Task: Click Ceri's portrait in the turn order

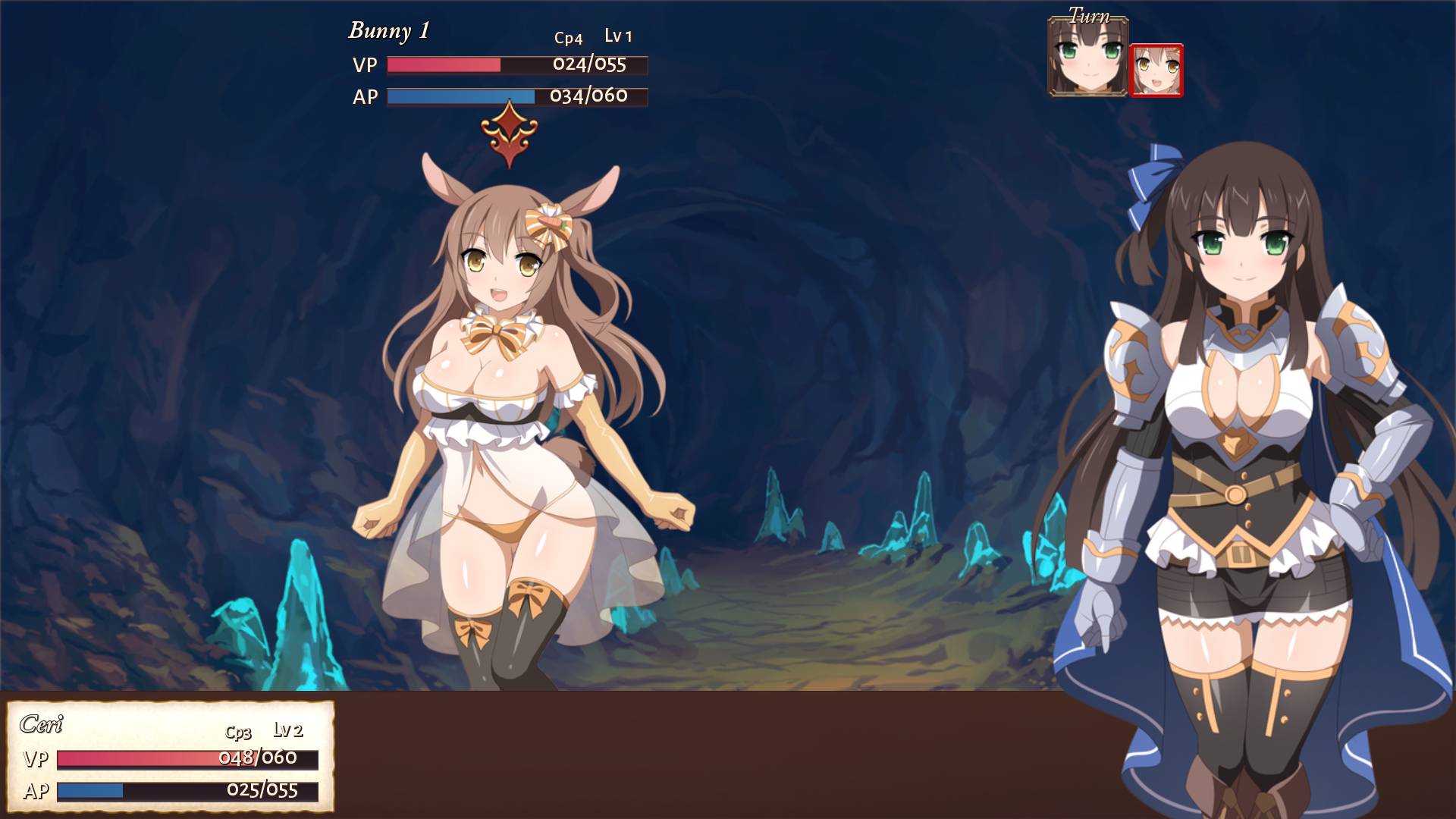Action: [x=1087, y=58]
